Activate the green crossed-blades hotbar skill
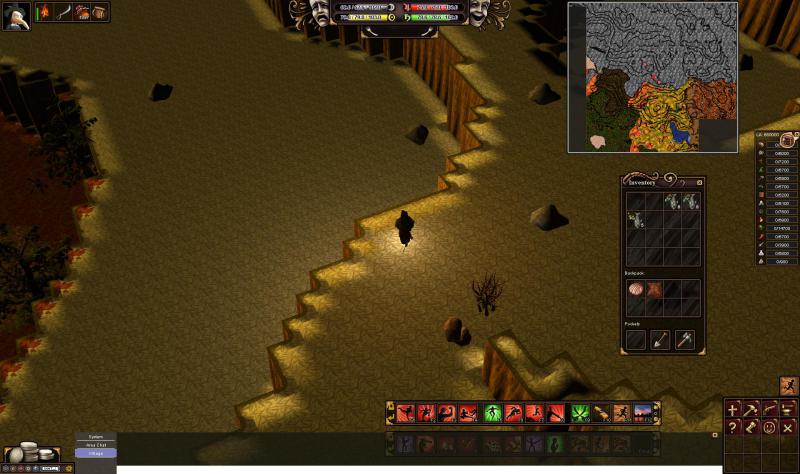The width and height of the screenshot is (800, 474). (580, 412)
